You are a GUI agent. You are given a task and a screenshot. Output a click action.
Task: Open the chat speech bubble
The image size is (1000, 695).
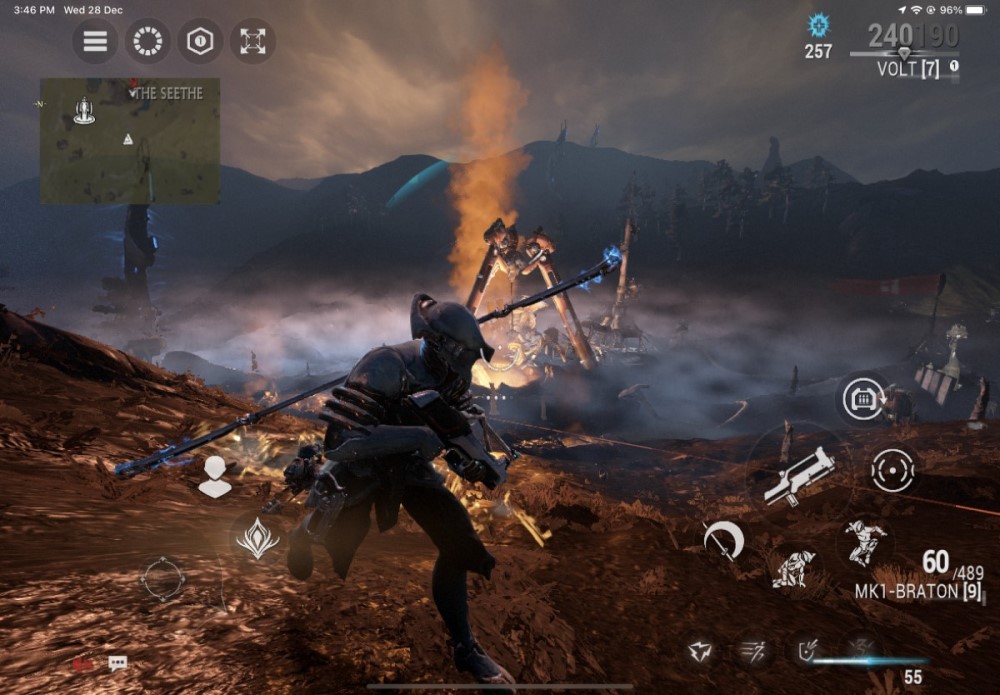tap(118, 663)
